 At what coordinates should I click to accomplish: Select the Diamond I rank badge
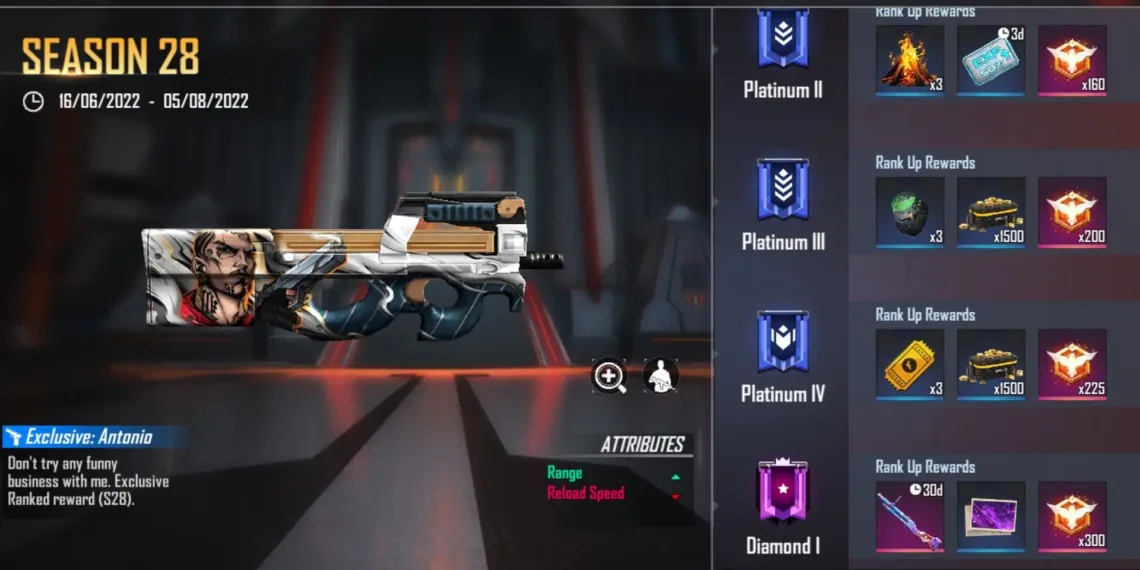[783, 493]
